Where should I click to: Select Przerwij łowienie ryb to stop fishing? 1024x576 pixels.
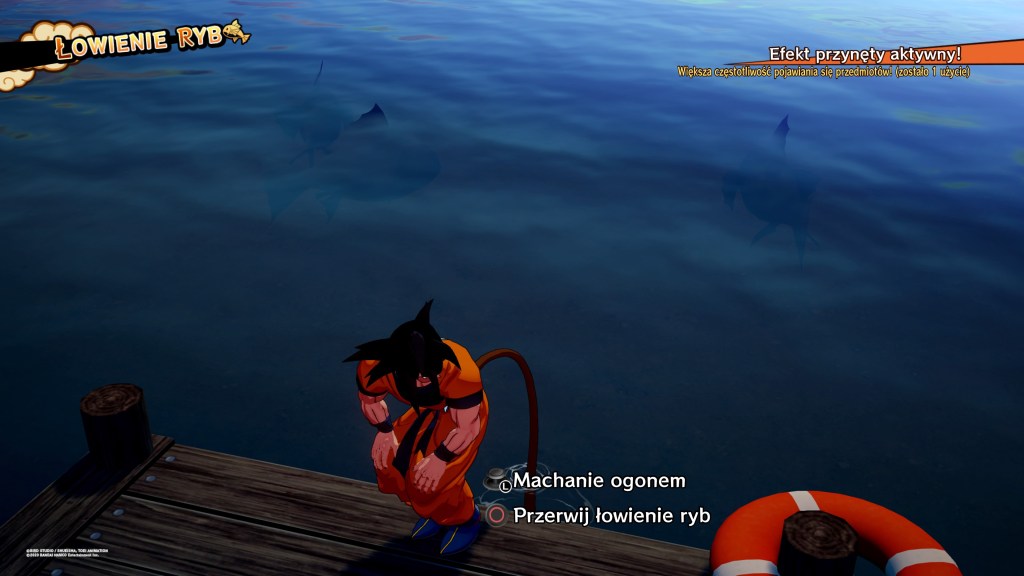(x=610, y=516)
